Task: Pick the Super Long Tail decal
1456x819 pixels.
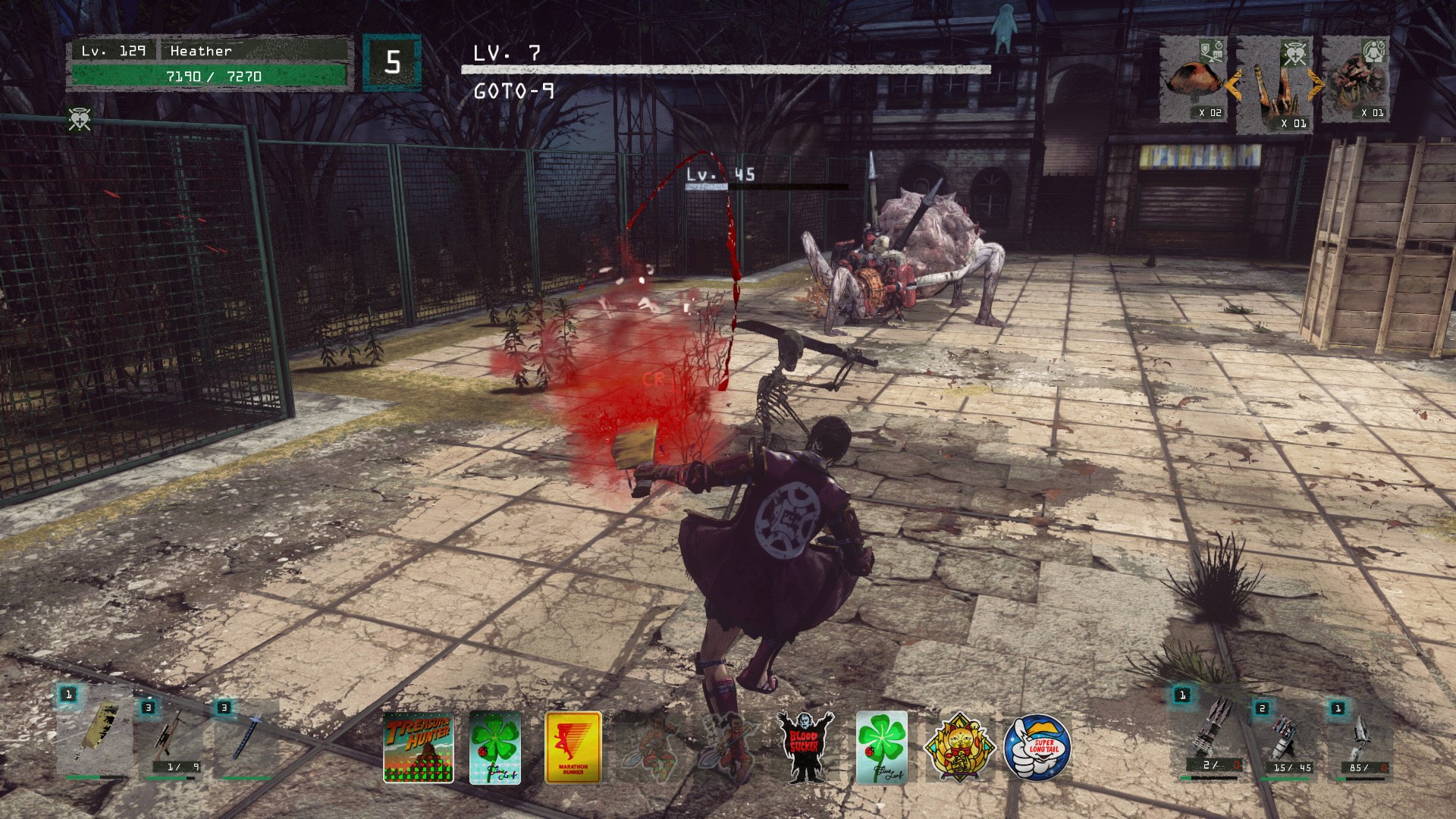Action: click(x=1037, y=747)
